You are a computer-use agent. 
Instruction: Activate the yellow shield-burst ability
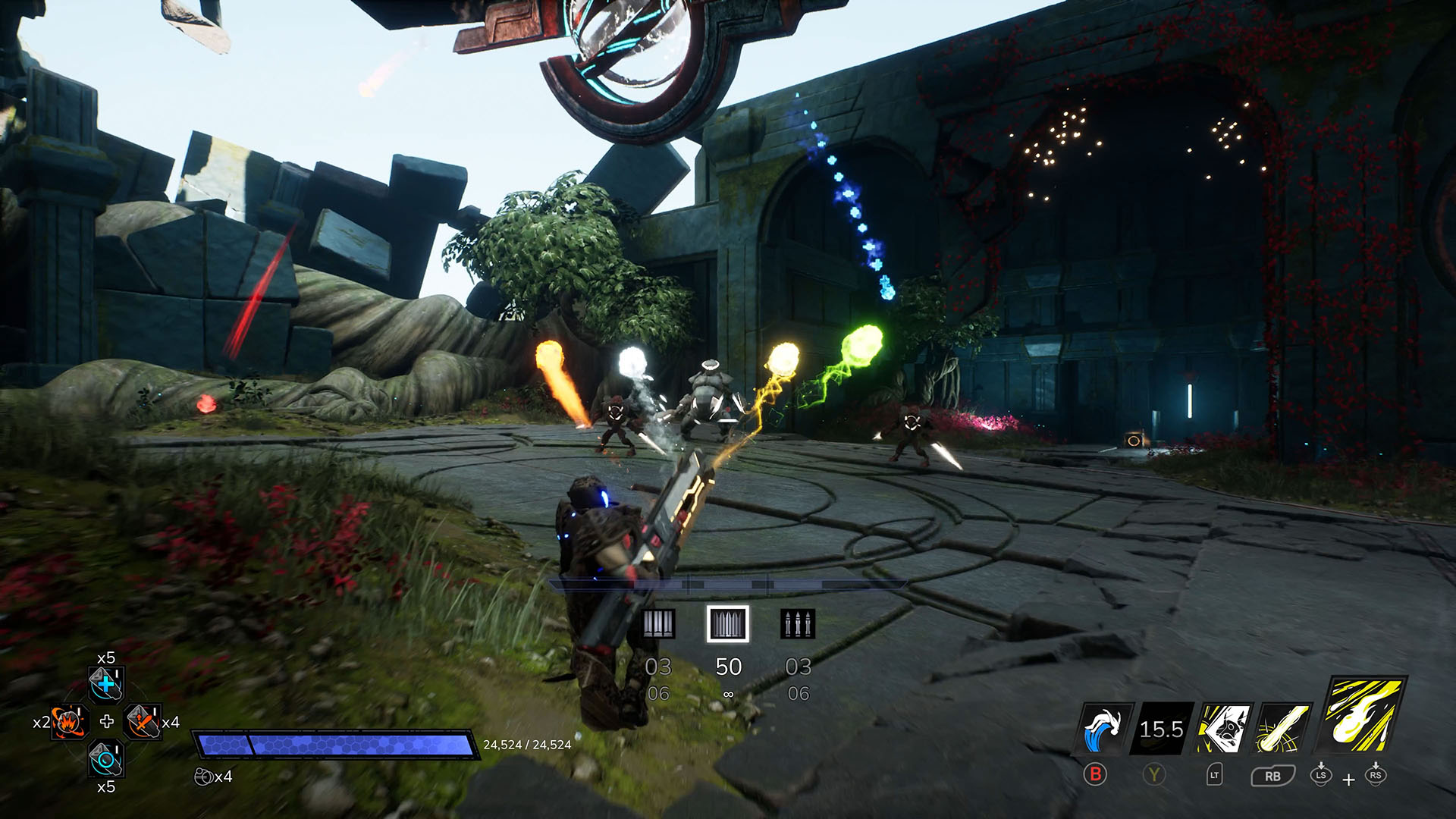pyautogui.click(x=1223, y=730)
